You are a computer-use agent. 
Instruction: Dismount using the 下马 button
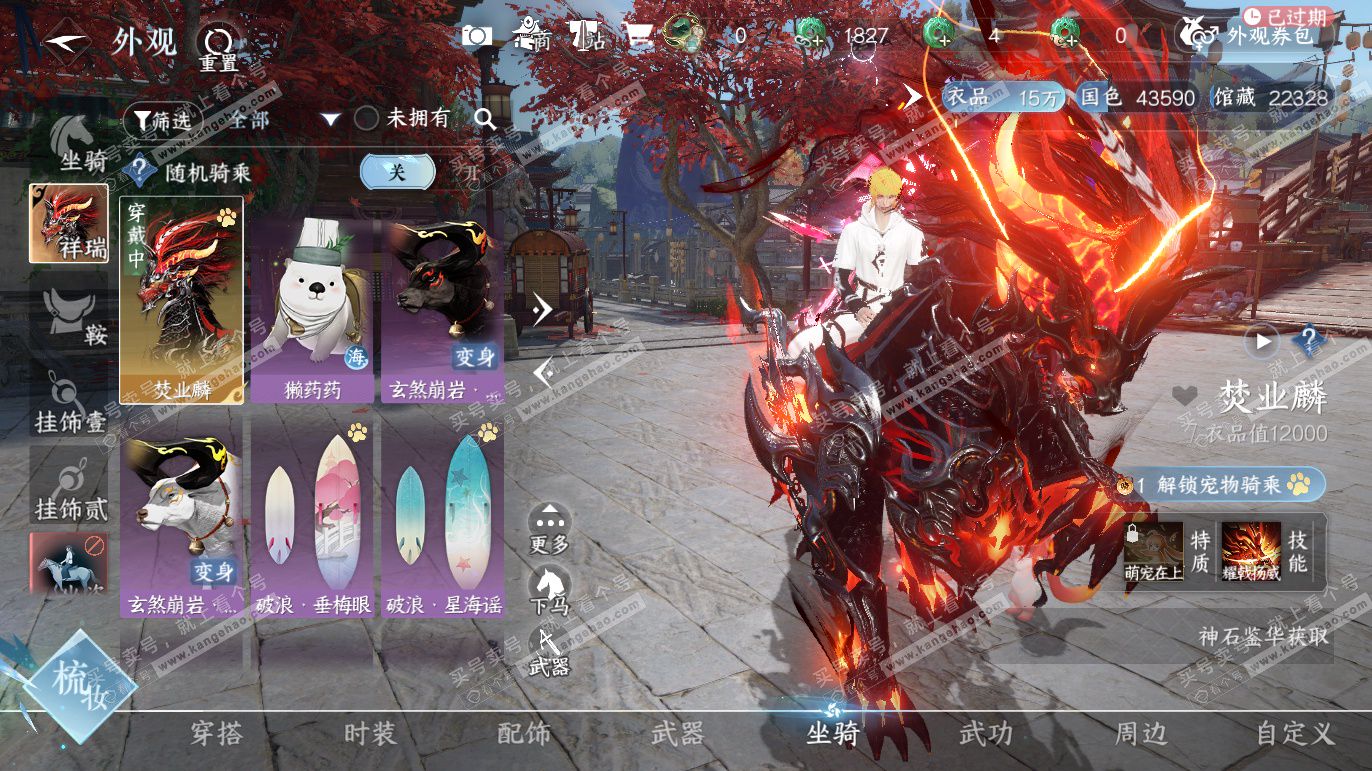pyautogui.click(x=549, y=591)
